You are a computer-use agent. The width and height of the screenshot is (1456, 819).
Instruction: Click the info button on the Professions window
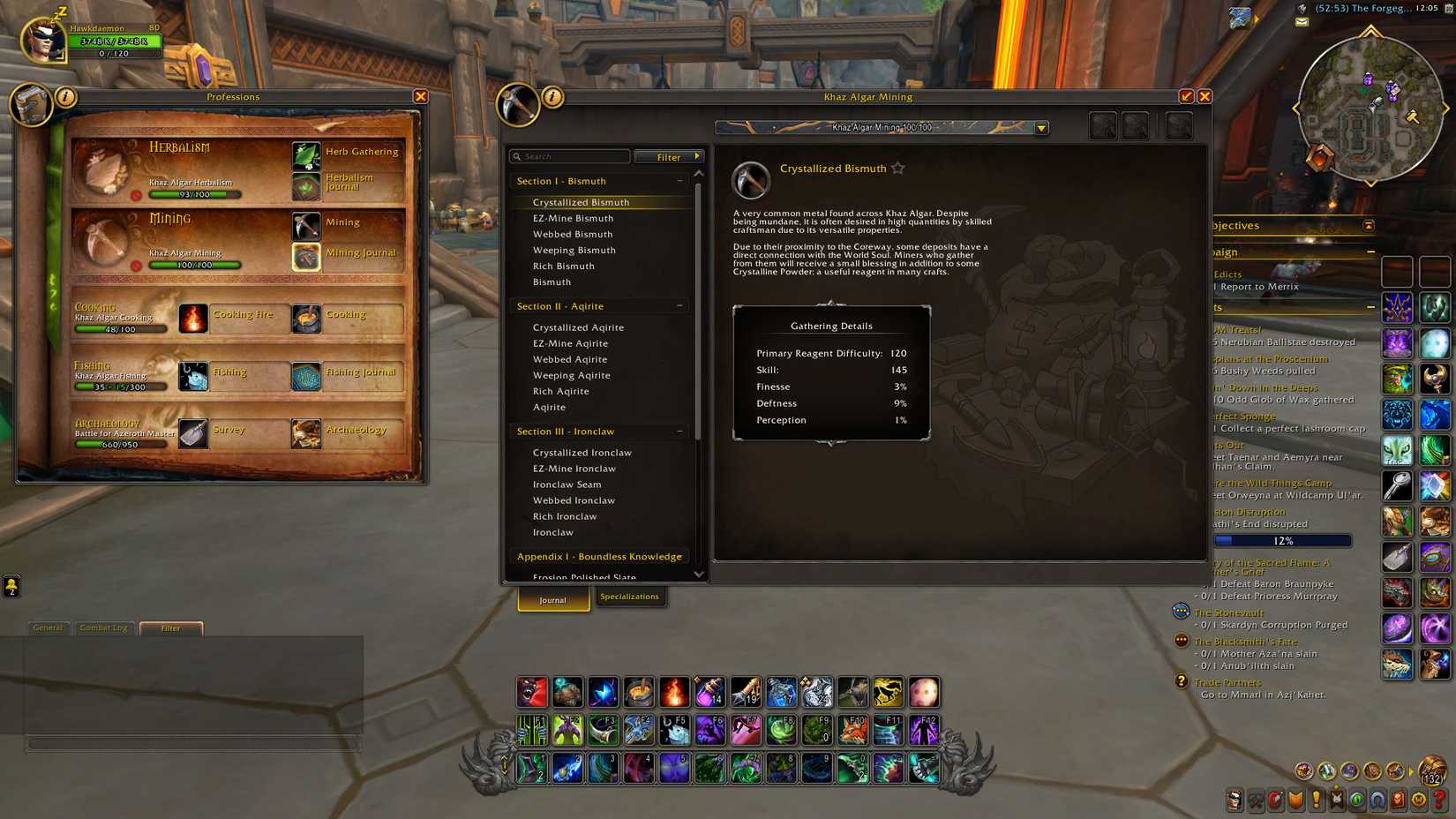coord(64,97)
